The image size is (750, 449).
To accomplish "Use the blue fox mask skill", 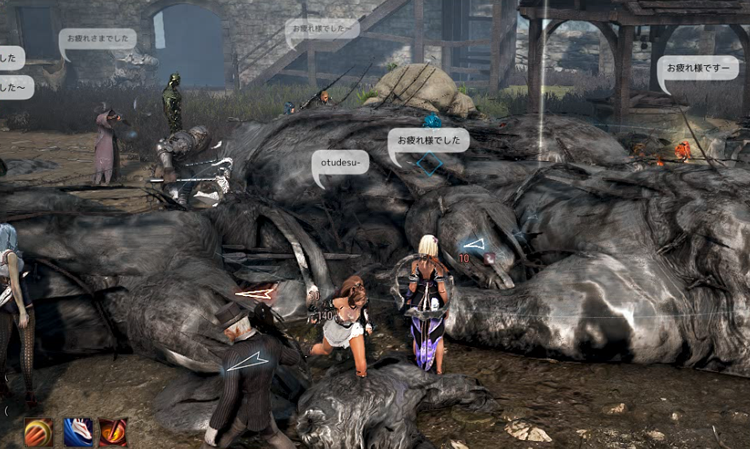I will pos(77,432).
